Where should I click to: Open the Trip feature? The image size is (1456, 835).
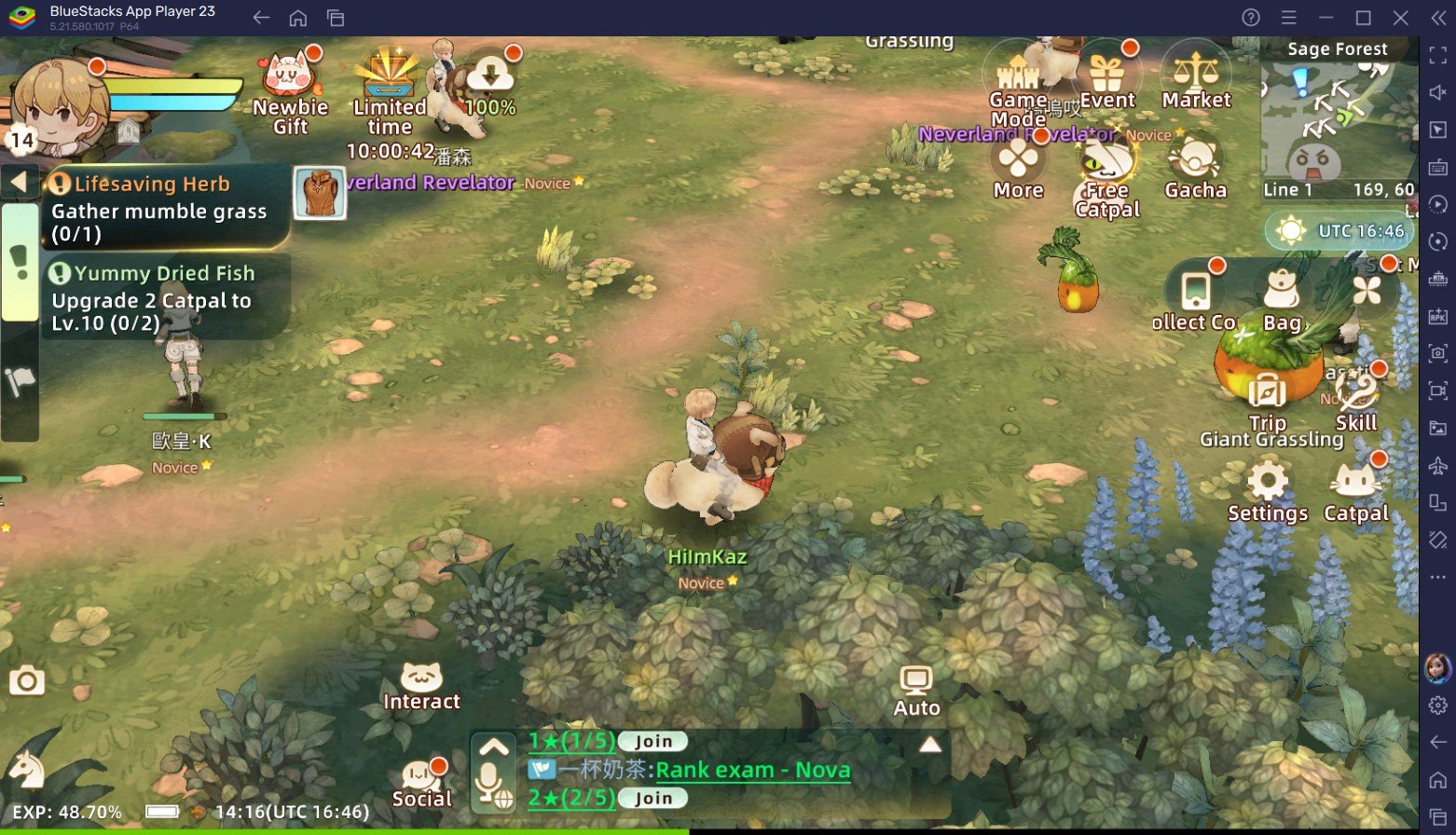(1268, 391)
